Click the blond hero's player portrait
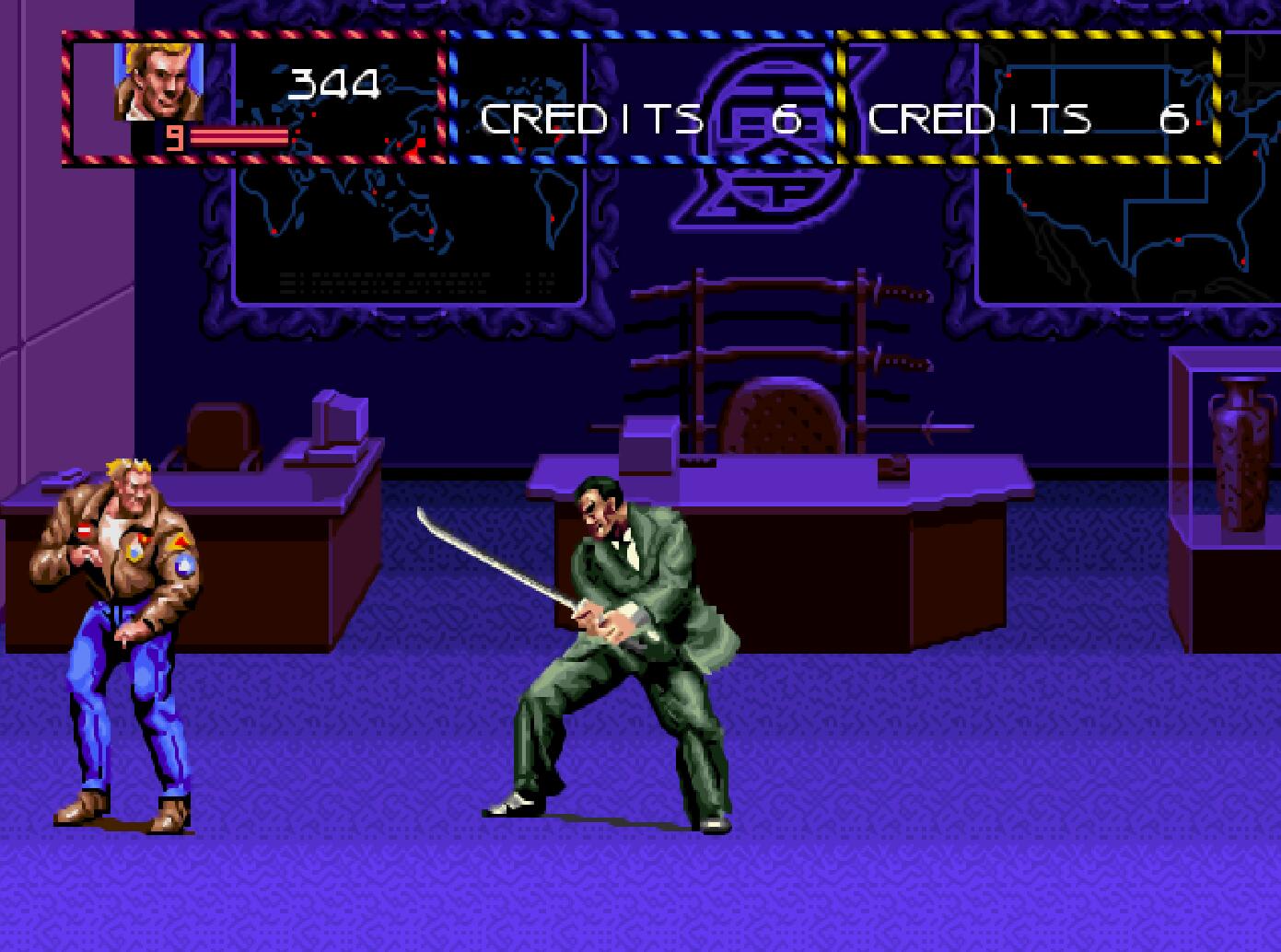1281x952 pixels. pos(158,82)
